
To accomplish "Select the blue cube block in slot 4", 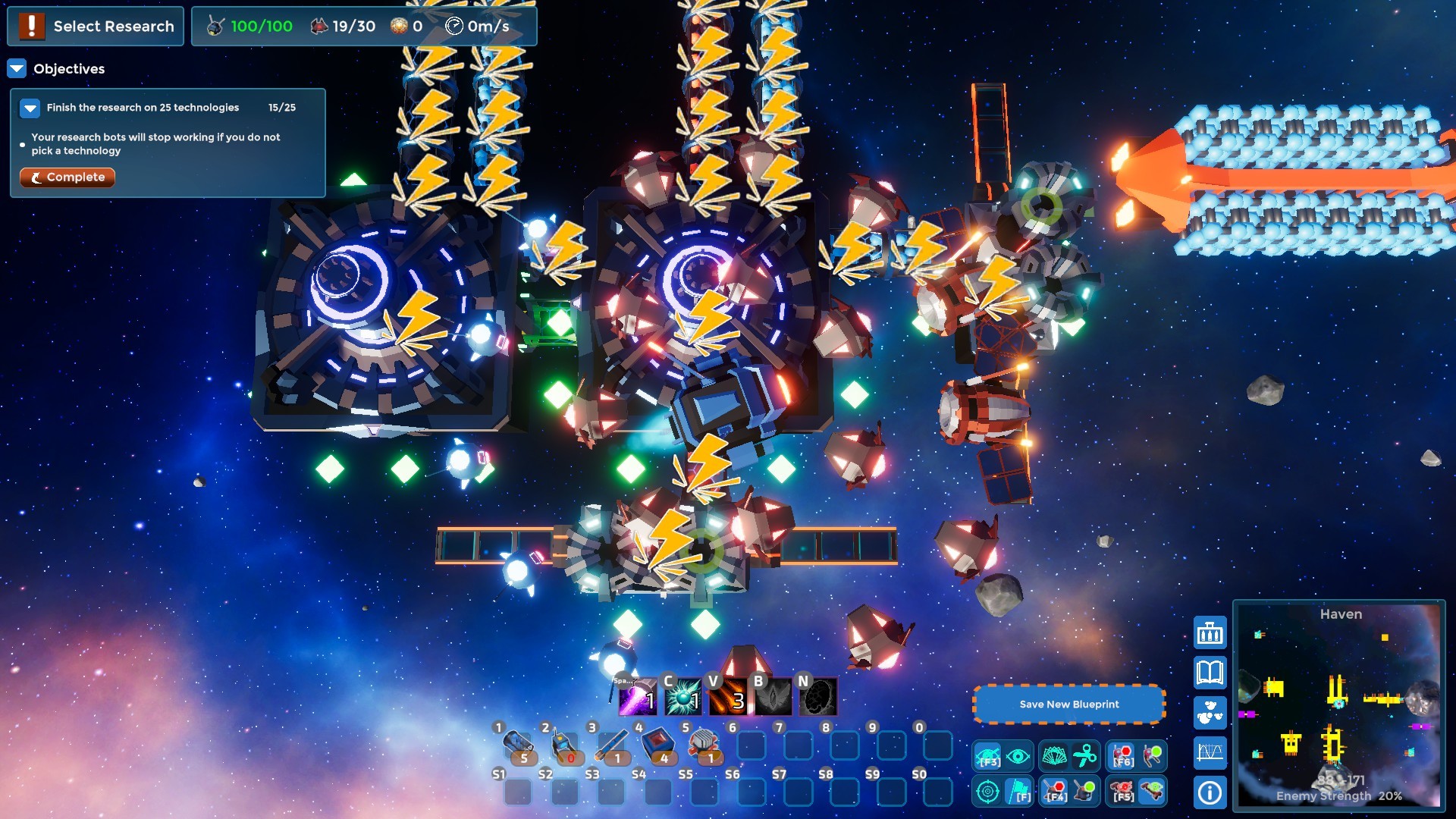I will (x=658, y=744).
